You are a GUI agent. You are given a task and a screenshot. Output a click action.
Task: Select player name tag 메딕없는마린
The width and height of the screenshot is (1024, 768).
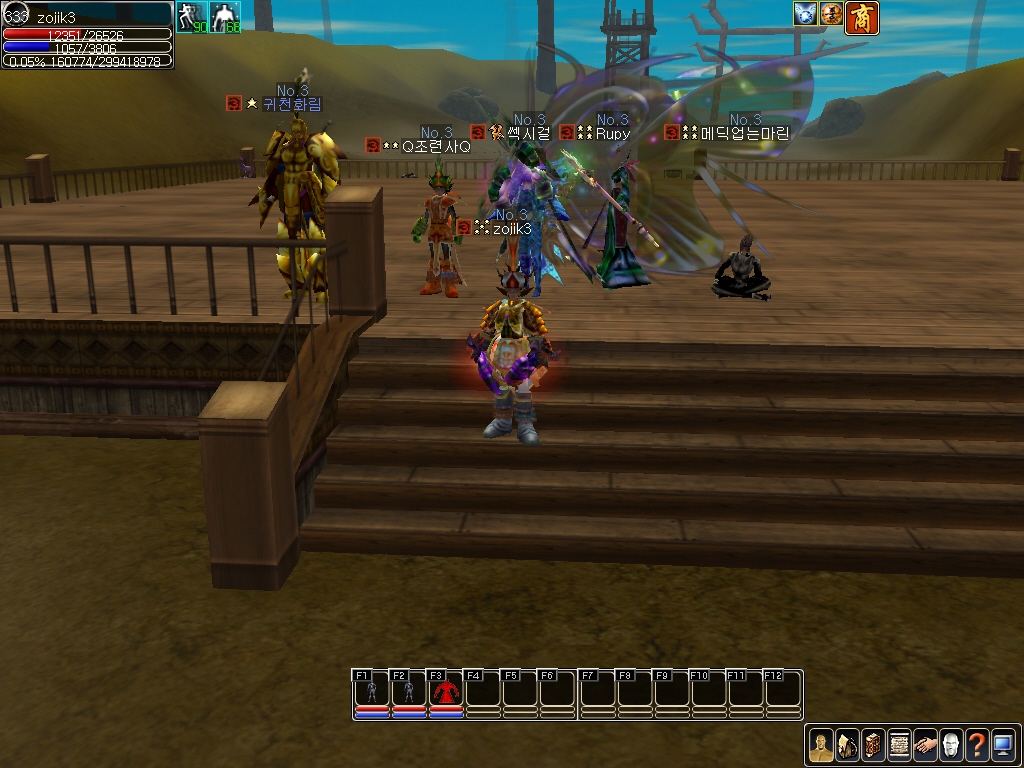point(745,133)
